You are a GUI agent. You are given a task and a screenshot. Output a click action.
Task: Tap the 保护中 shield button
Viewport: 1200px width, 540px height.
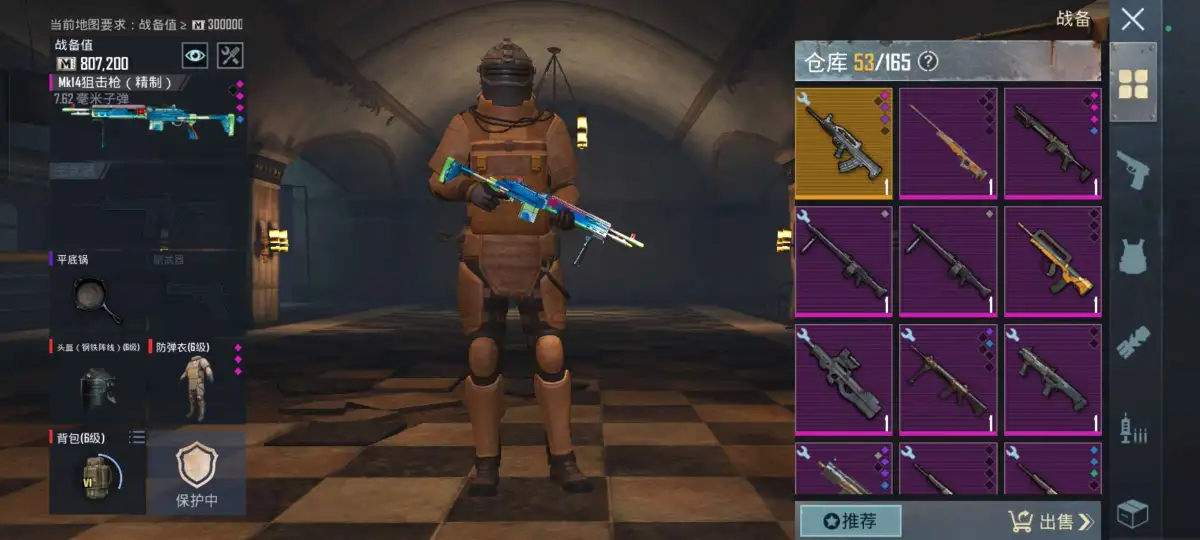196,473
